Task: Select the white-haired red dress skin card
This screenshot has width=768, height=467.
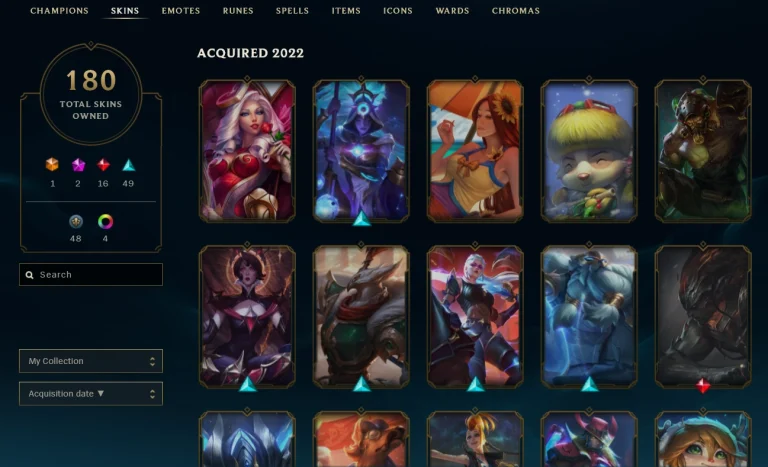Action: [x=247, y=151]
